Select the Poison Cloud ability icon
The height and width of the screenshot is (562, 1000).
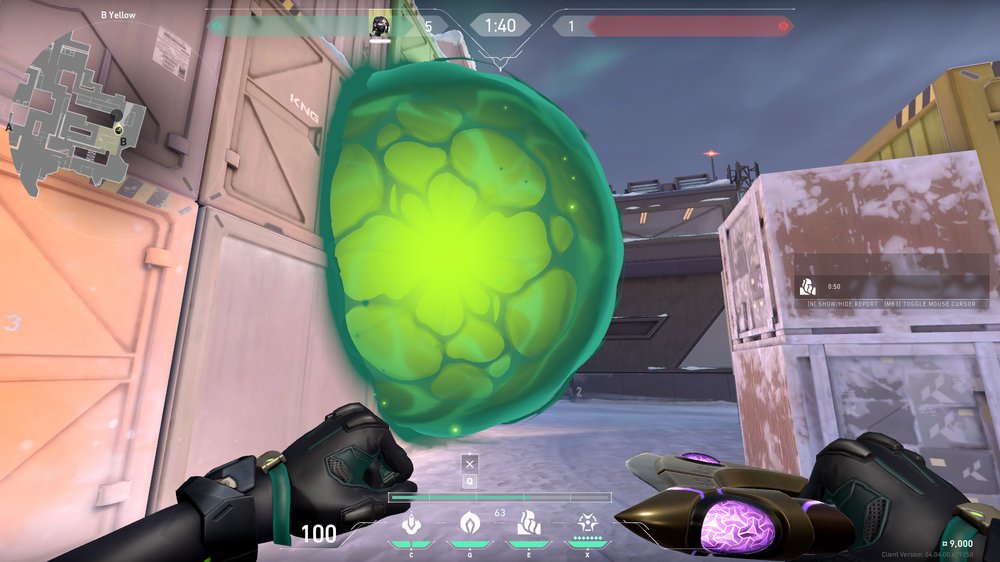467,523
